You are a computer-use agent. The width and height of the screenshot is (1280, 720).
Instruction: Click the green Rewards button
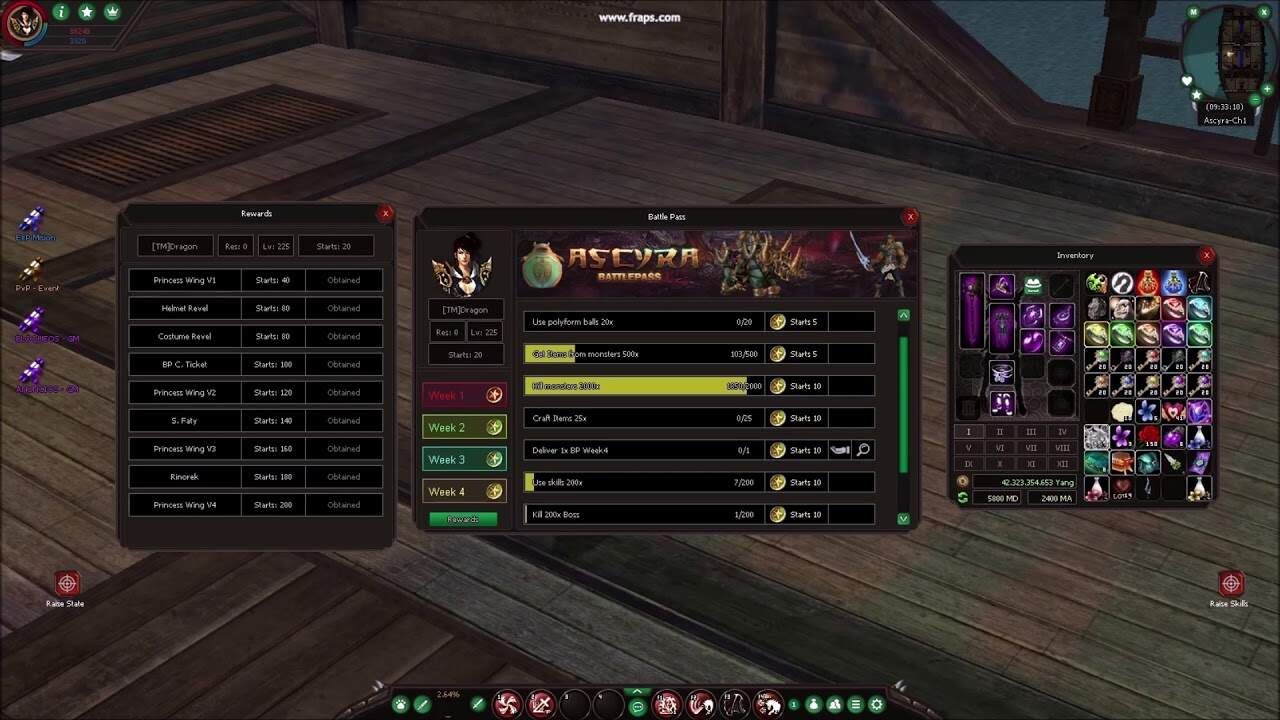point(462,519)
